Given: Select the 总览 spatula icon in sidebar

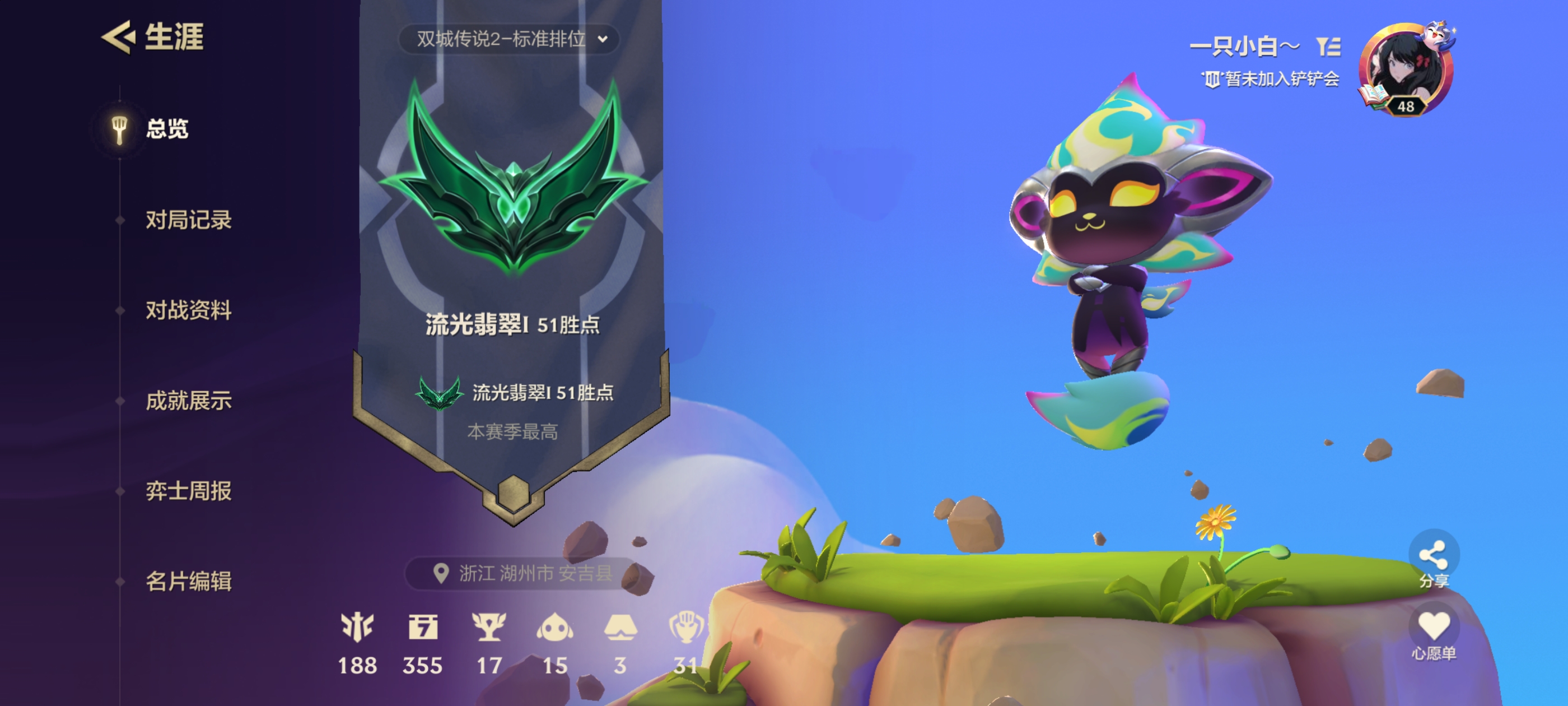Looking at the screenshot, I should pyautogui.click(x=119, y=129).
